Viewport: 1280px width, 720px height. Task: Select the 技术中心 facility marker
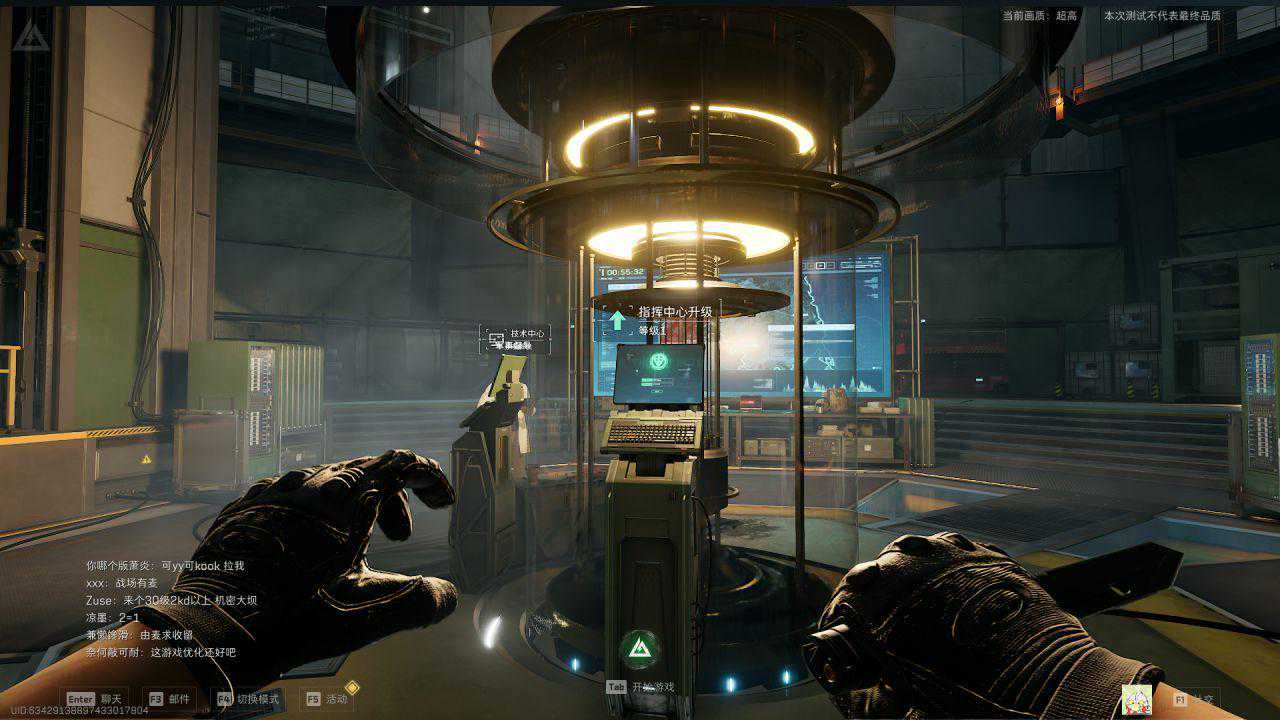point(516,338)
